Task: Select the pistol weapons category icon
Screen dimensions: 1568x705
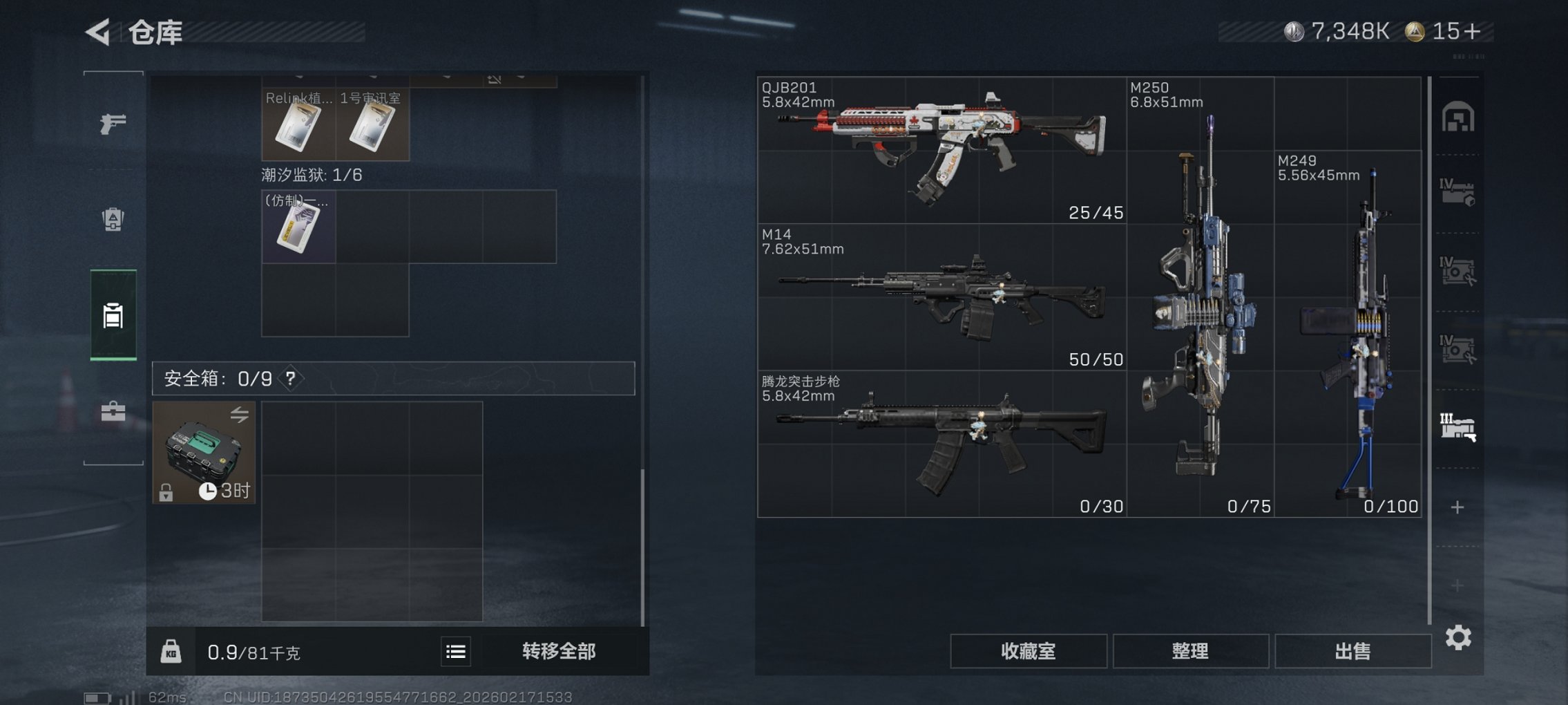Action: click(x=113, y=122)
